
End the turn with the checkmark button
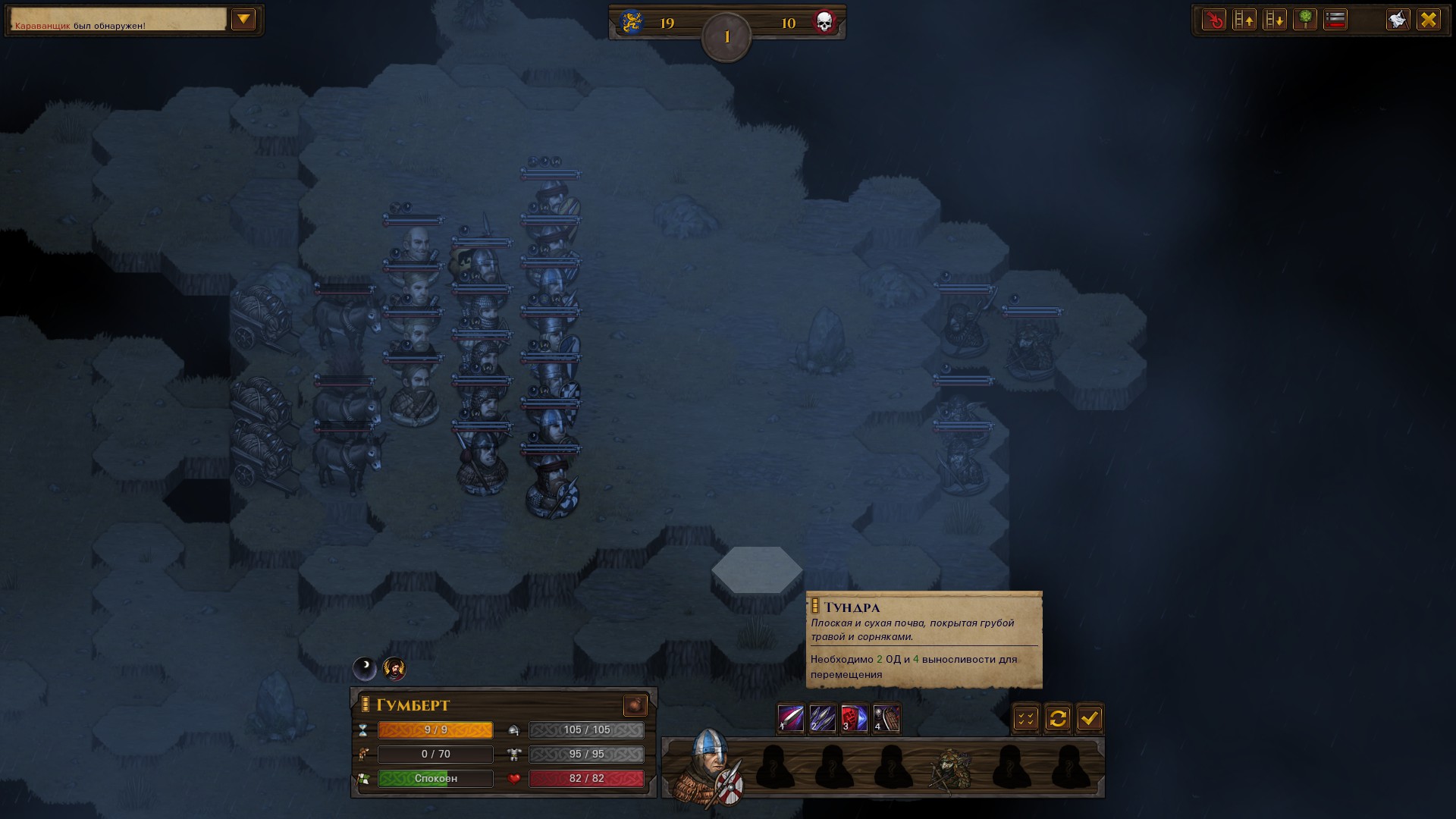point(1090,718)
